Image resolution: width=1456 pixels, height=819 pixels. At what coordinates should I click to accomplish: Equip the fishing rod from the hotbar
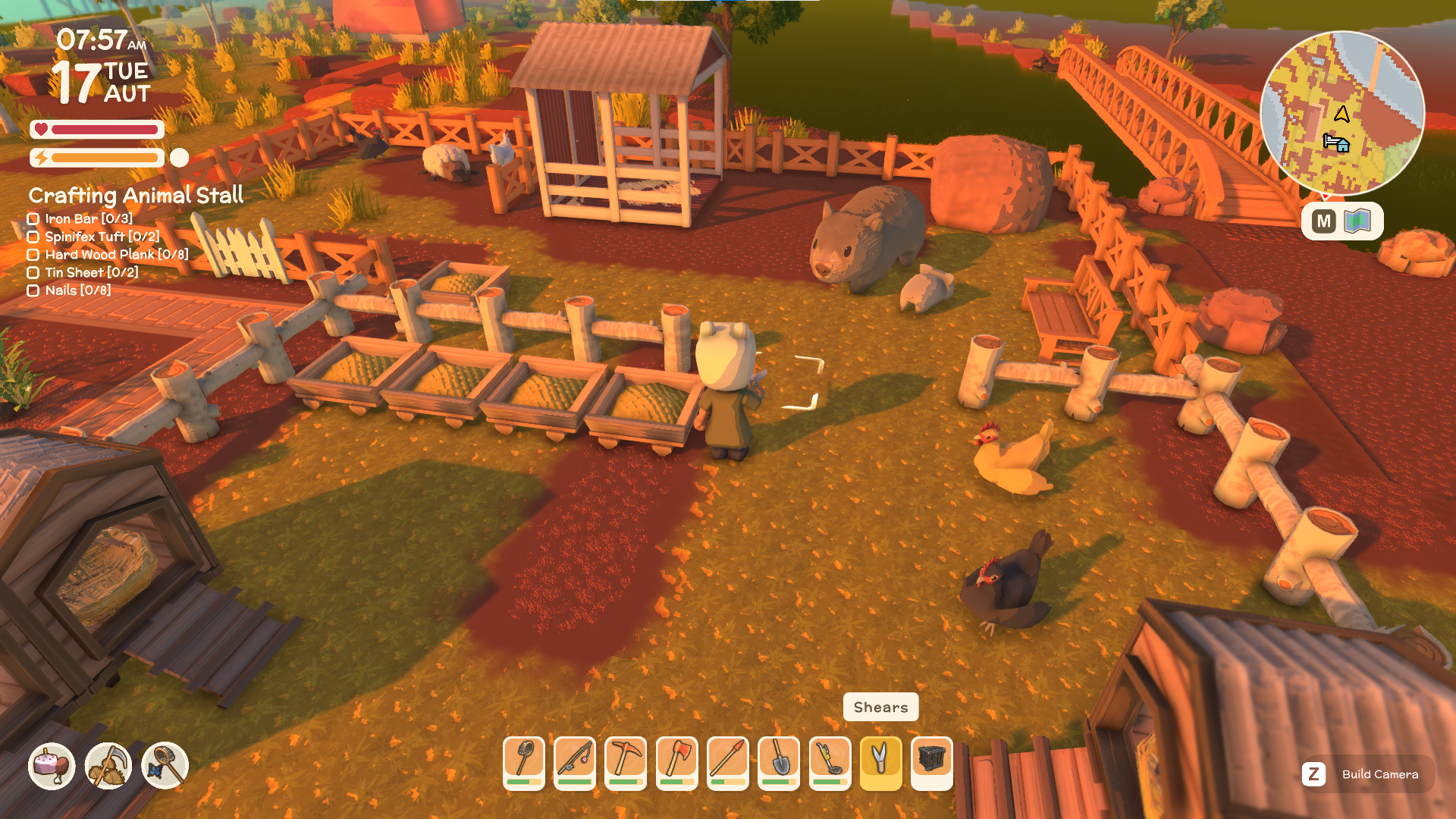[575, 763]
